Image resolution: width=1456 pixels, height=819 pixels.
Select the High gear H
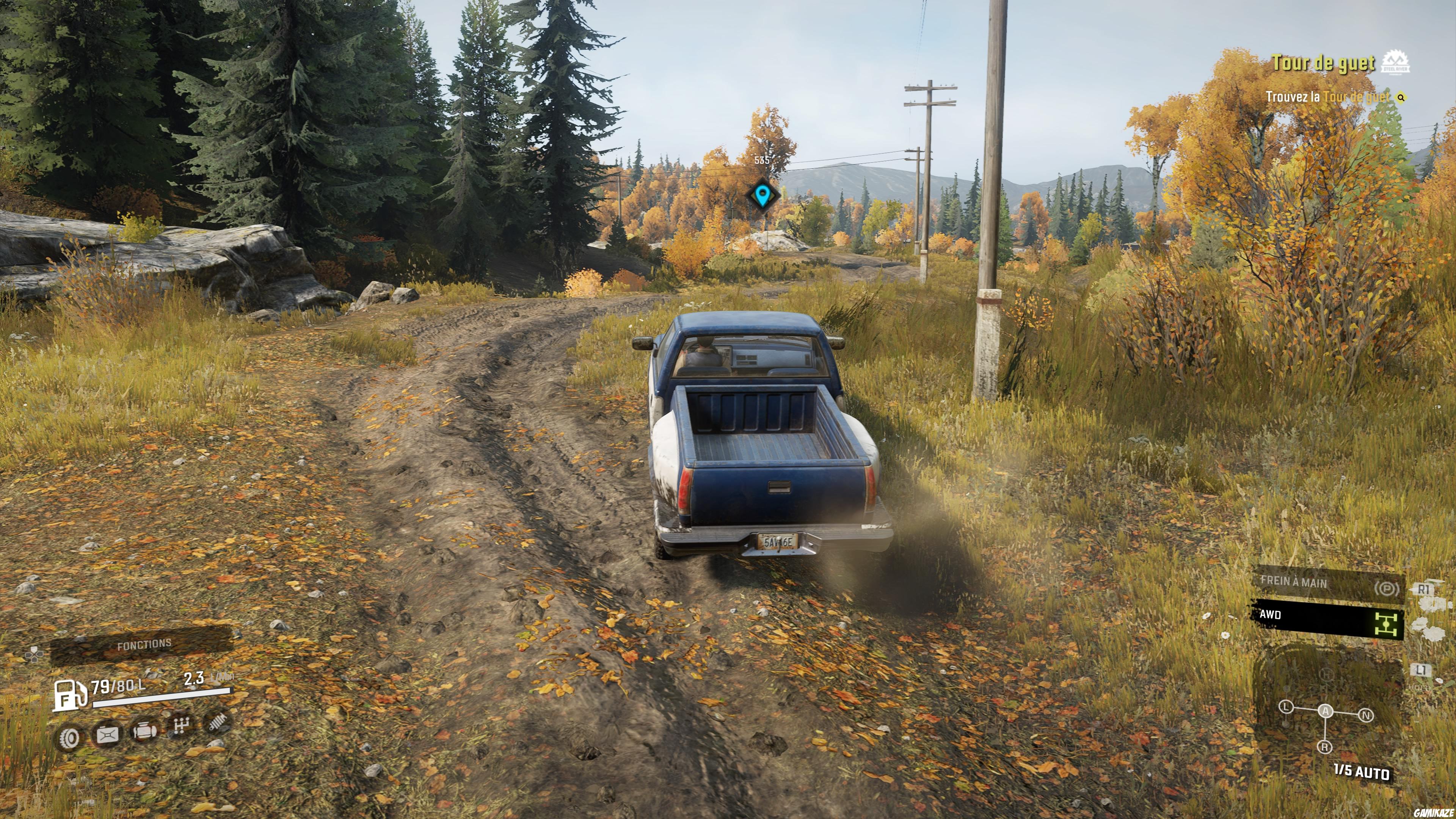[1327, 674]
